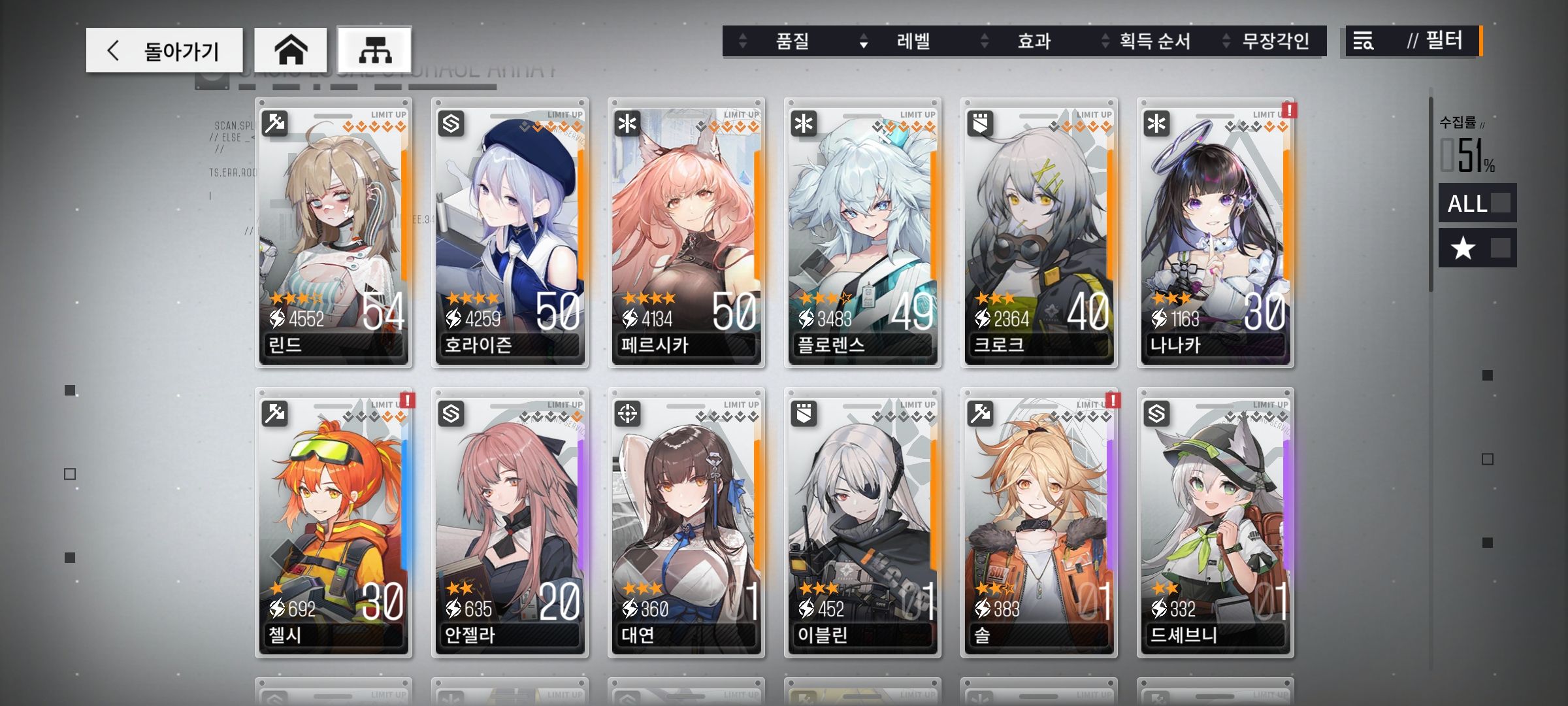Open the 페르시카 card

[687, 233]
